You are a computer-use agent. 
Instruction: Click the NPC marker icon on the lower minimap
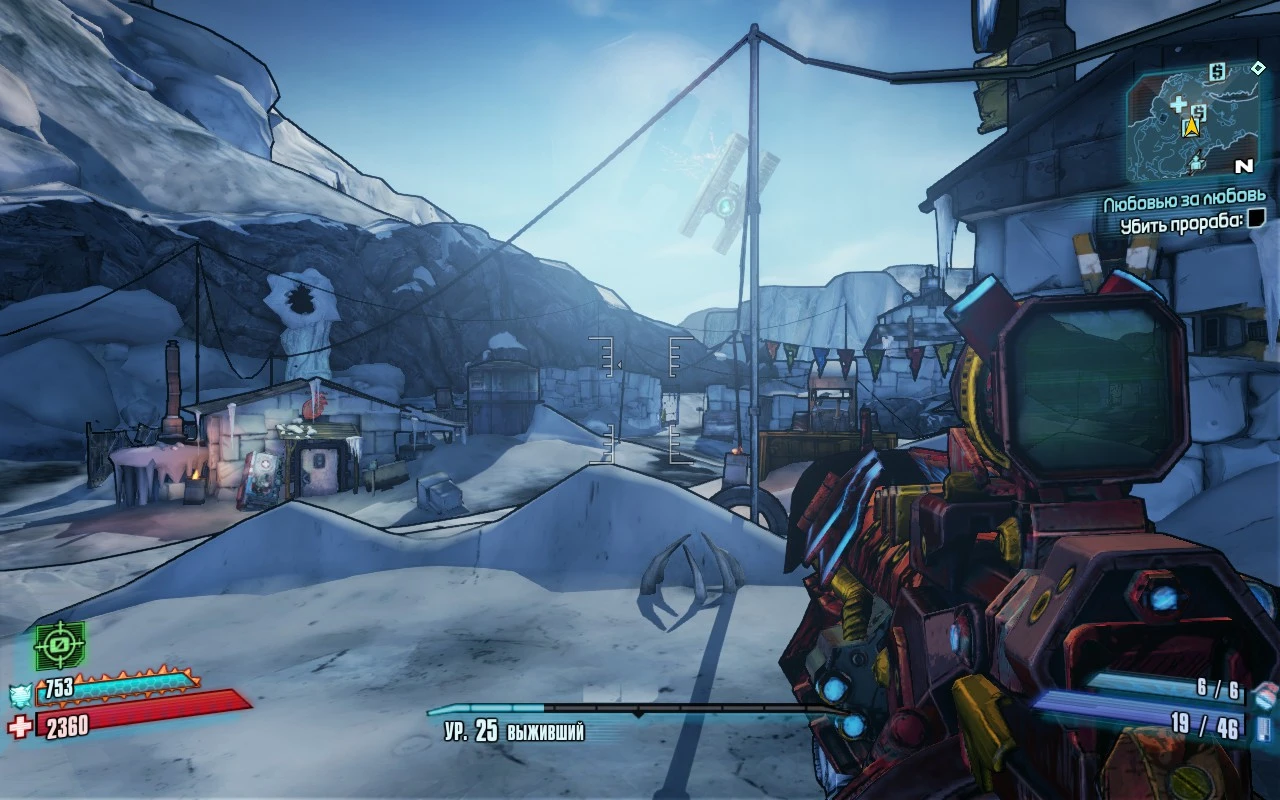click(x=1196, y=162)
